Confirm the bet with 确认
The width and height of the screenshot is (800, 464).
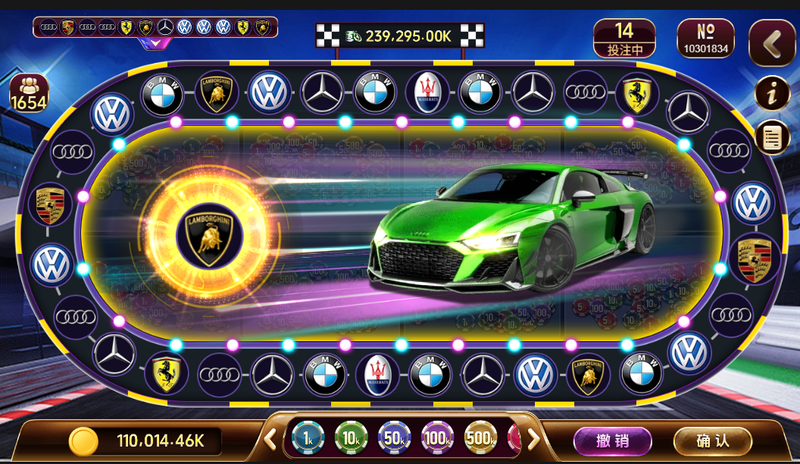[x=713, y=440]
